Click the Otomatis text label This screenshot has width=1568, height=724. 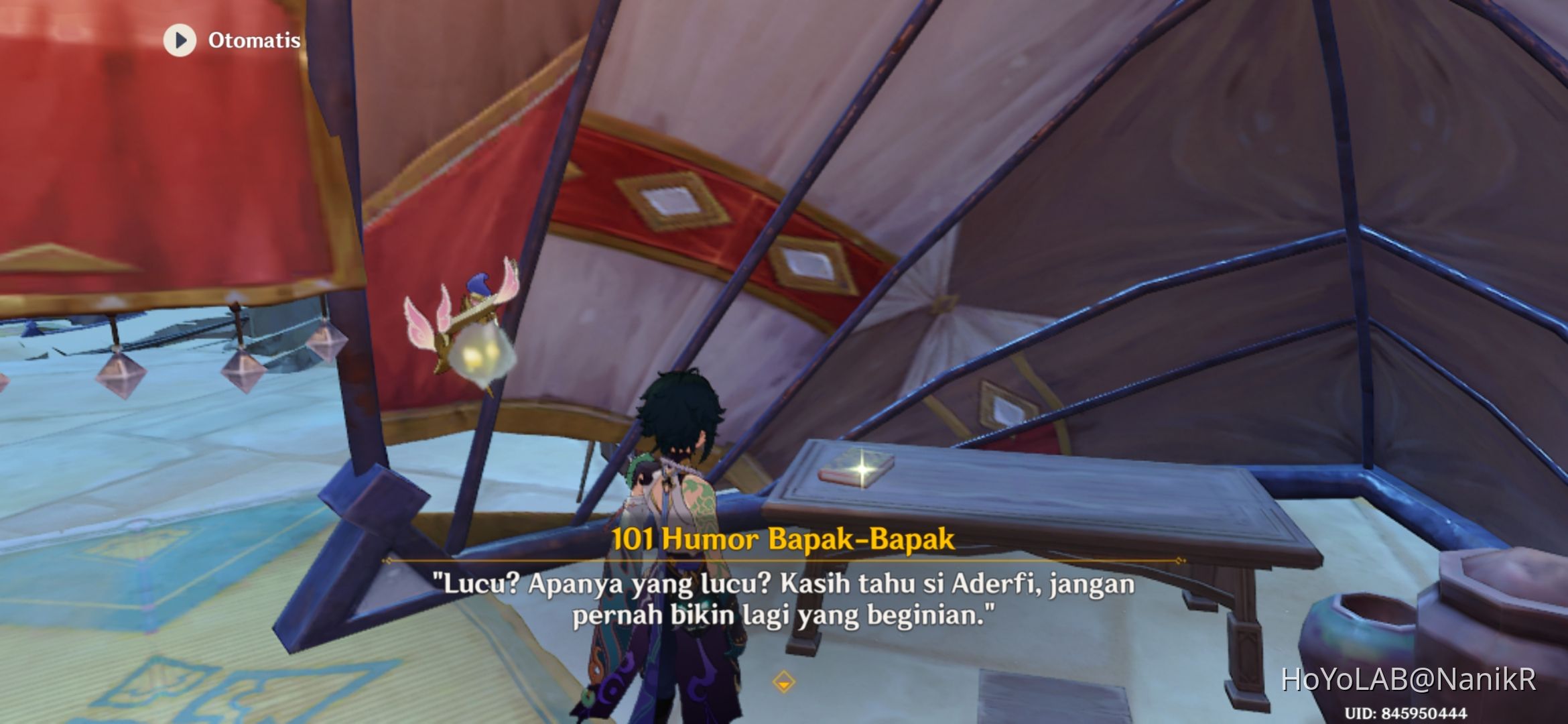tap(253, 40)
